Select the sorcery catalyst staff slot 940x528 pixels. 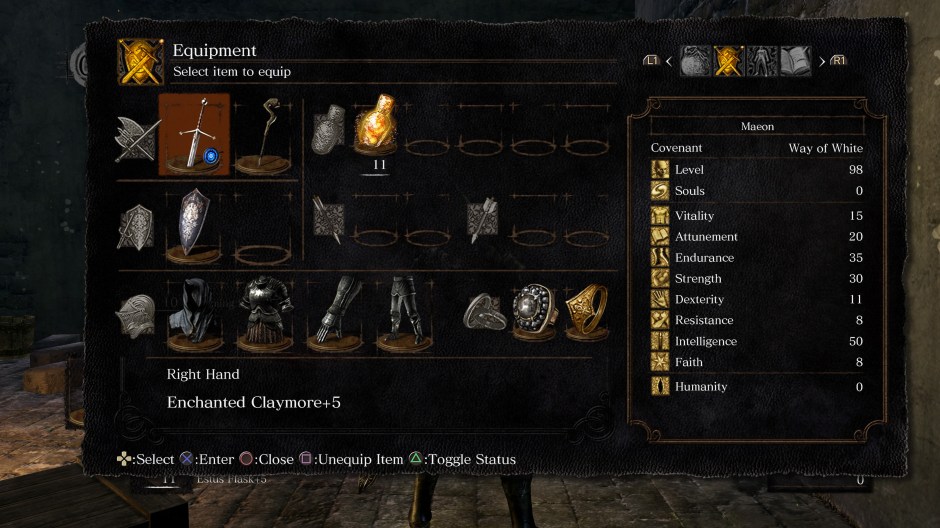click(x=265, y=132)
